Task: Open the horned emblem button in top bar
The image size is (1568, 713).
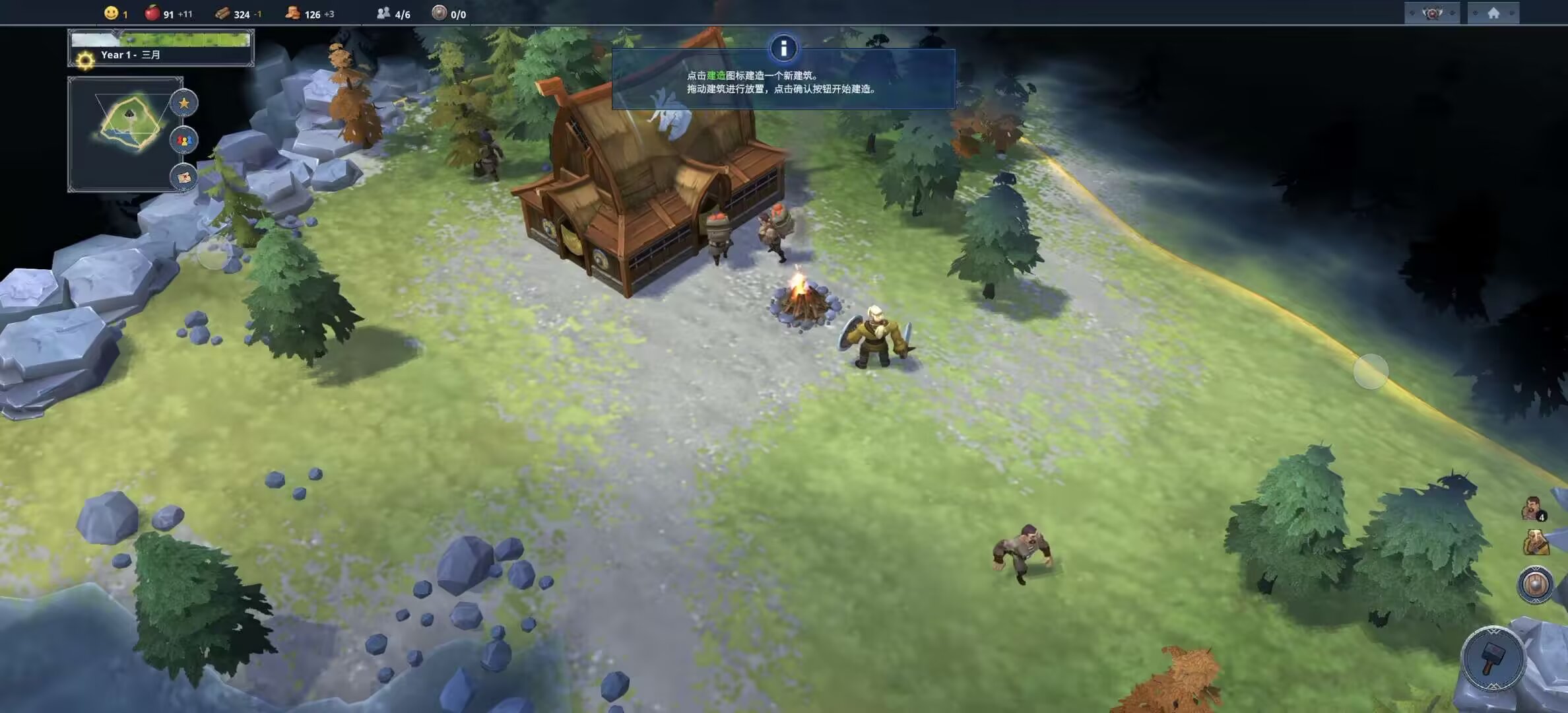Action: (x=1431, y=13)
